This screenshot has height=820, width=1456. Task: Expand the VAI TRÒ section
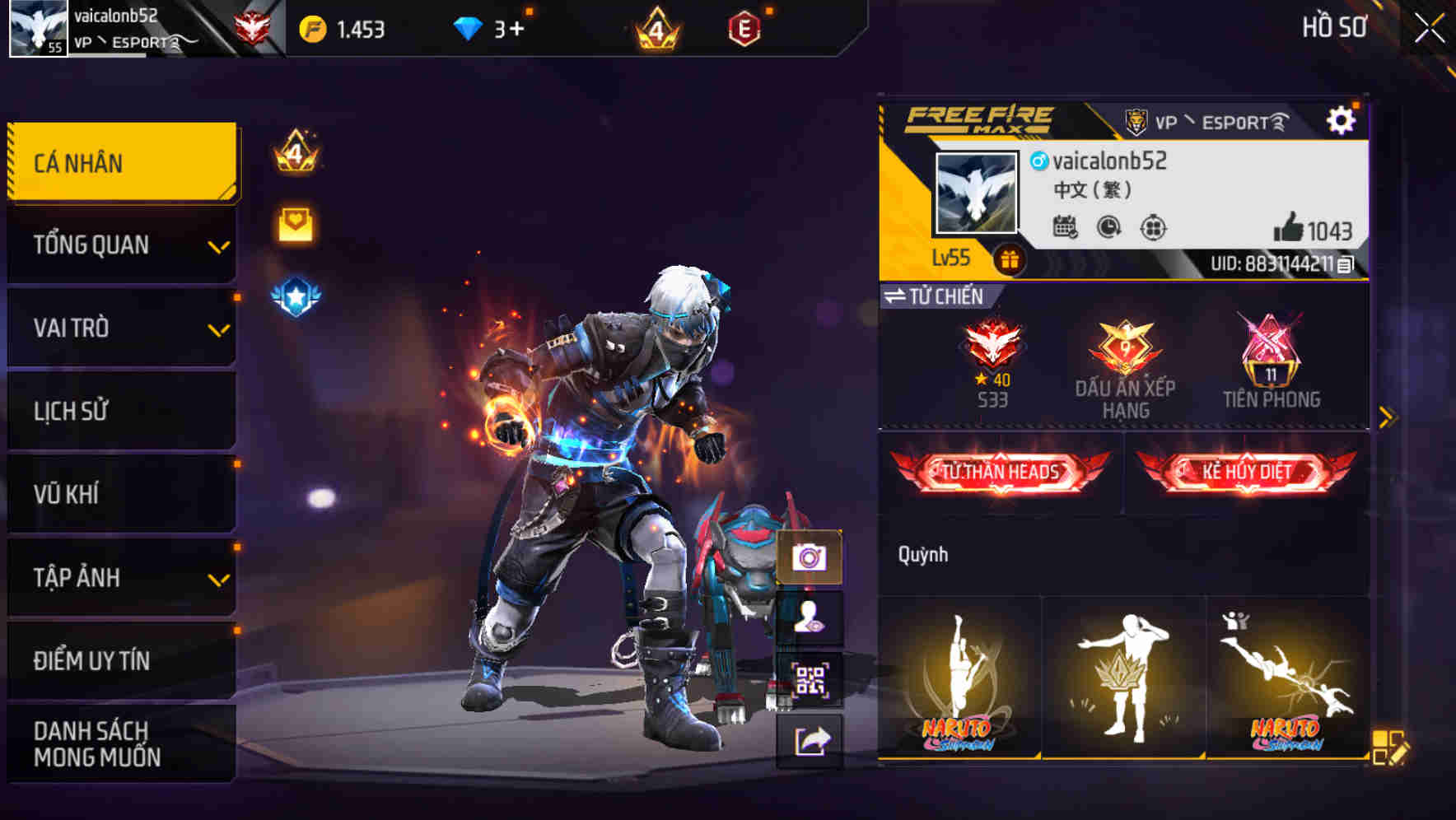[x=120, y=328]
